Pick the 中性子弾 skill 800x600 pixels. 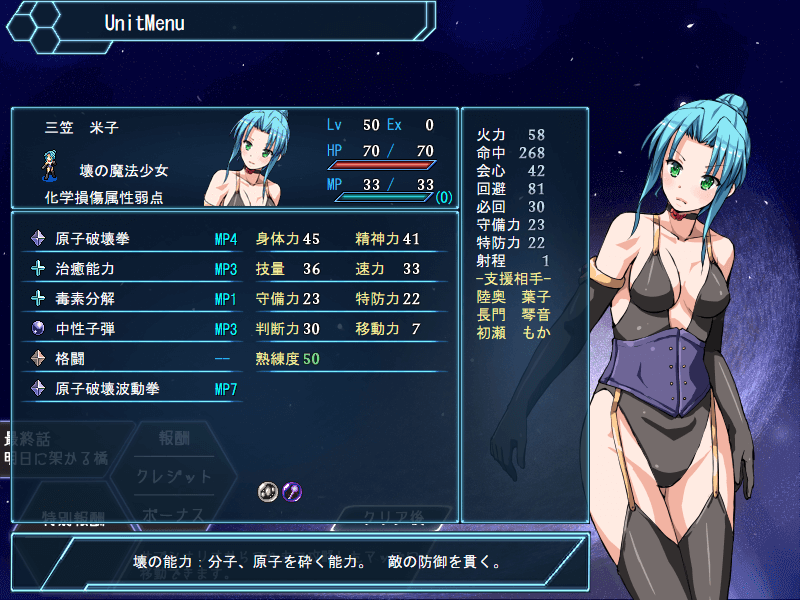click(x=130, y=329)
